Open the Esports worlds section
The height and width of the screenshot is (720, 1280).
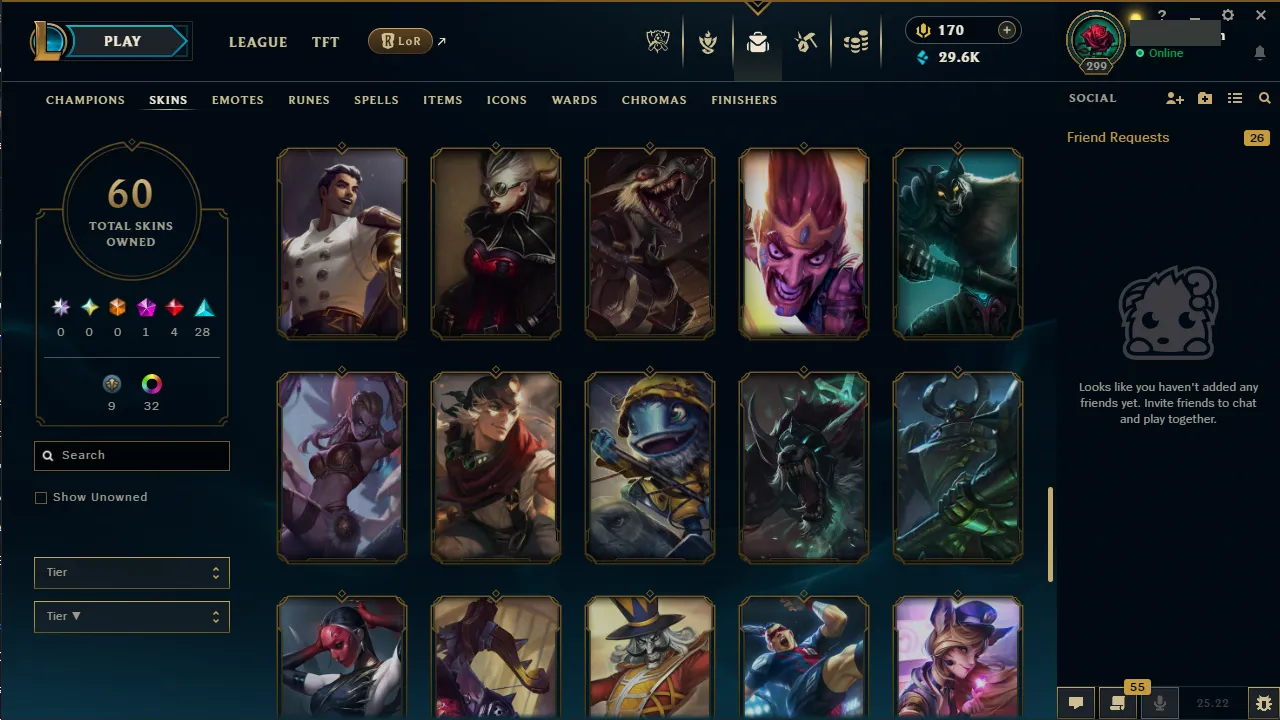(658, 41)
